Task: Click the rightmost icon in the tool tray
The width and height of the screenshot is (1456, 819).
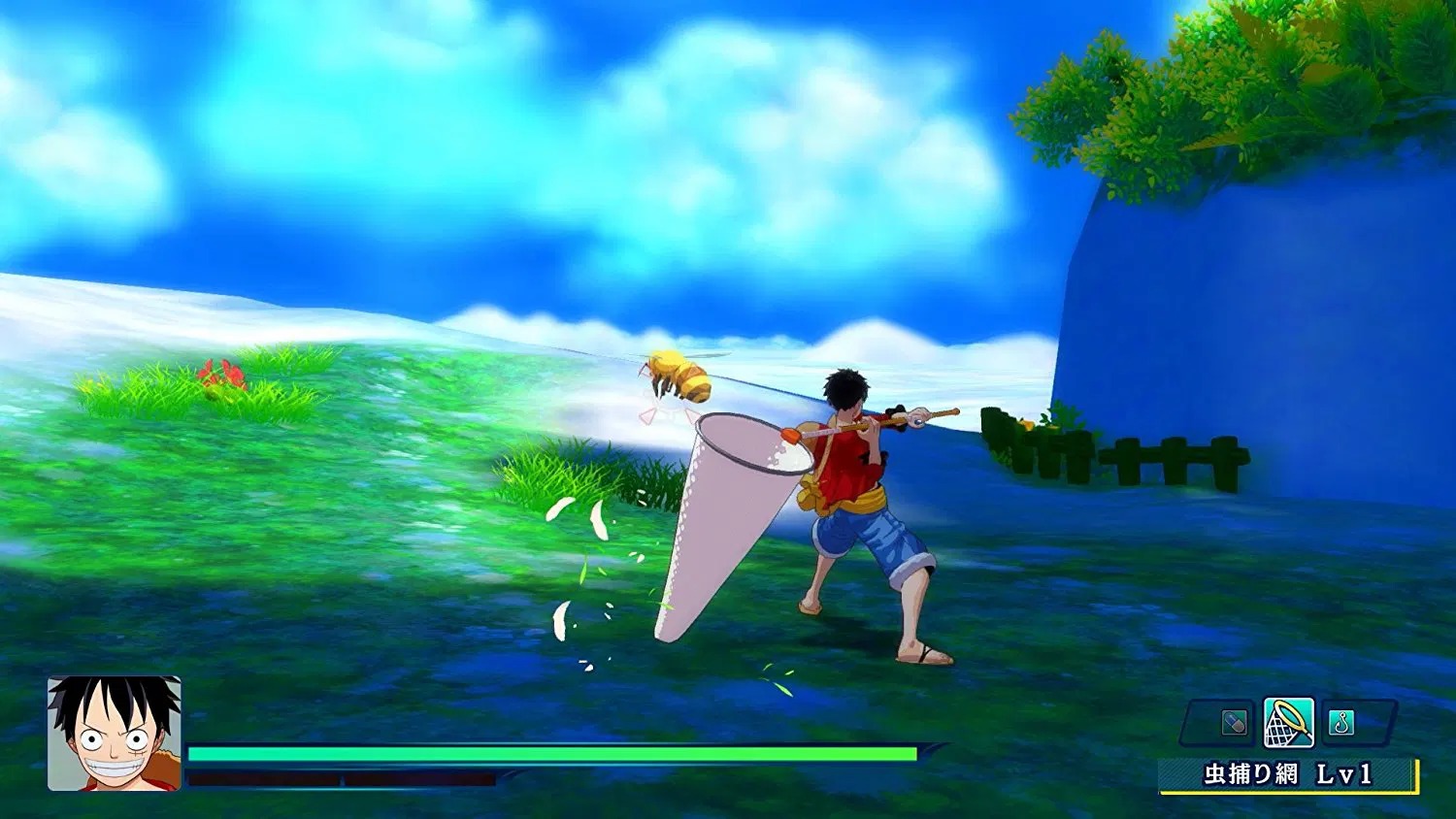Action: [x=1341, y=724]
